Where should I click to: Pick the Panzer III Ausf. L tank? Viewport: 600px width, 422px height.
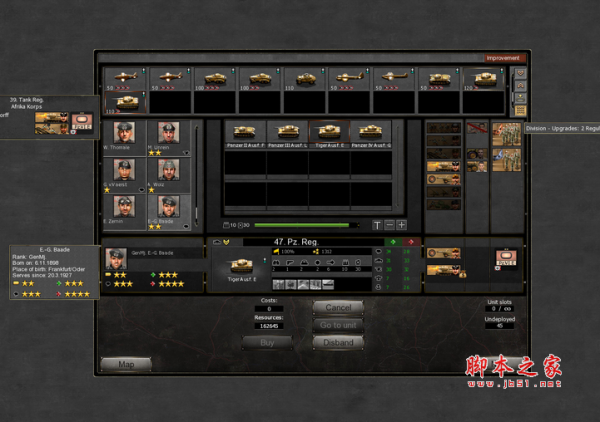286,133
